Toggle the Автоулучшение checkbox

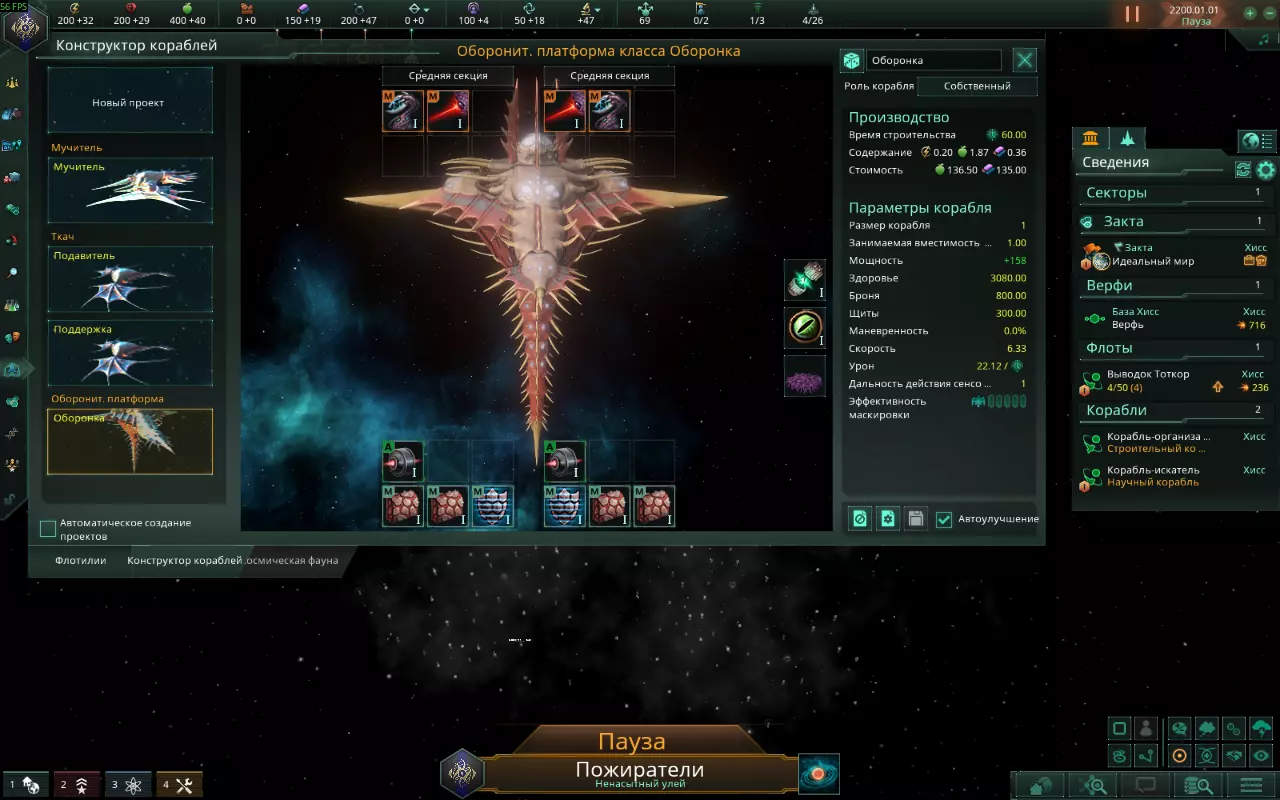pyautogui.click(x=944, y=519)
